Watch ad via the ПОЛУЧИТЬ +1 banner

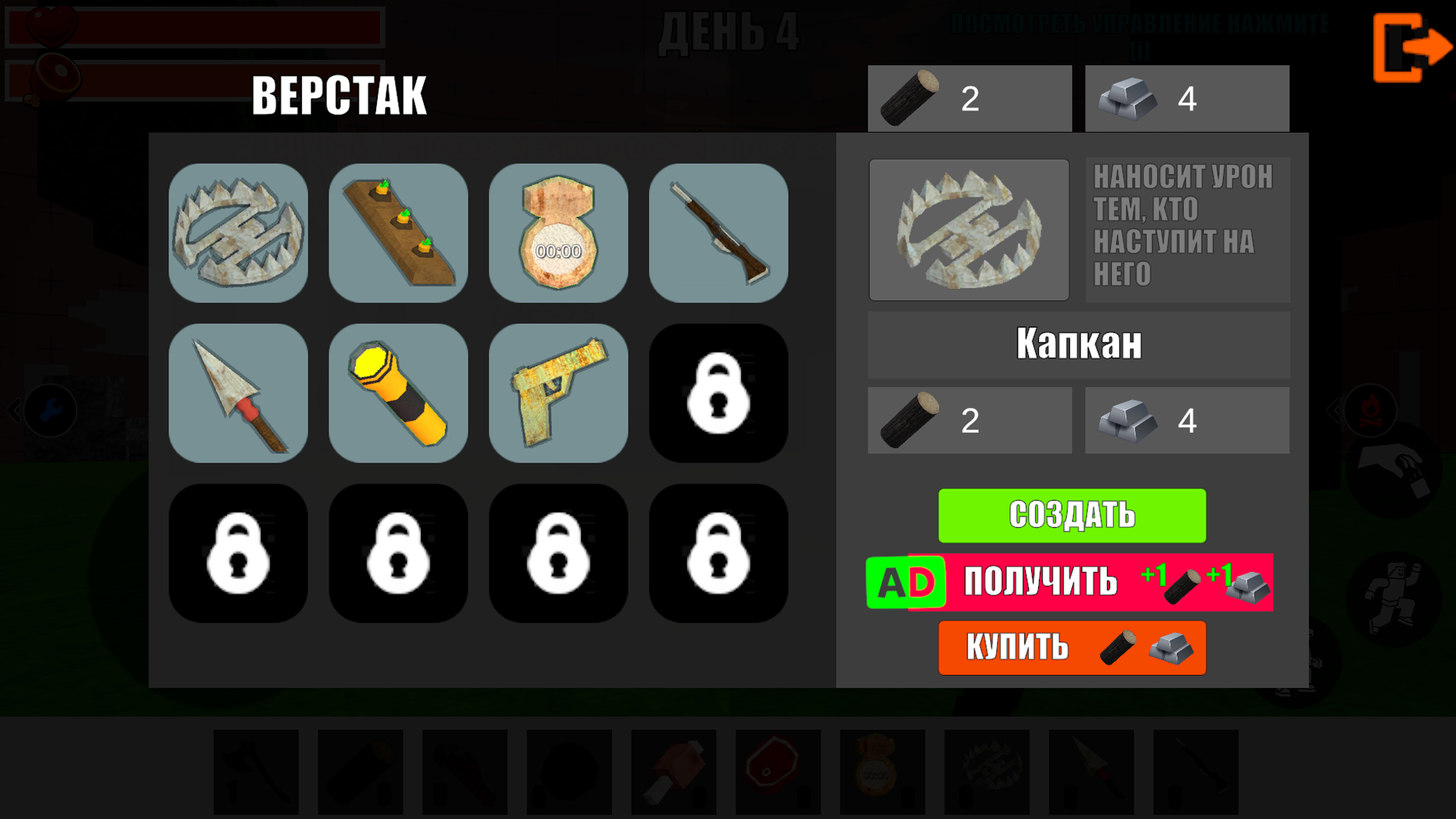pyautogui.click(x=1072, y=582)
